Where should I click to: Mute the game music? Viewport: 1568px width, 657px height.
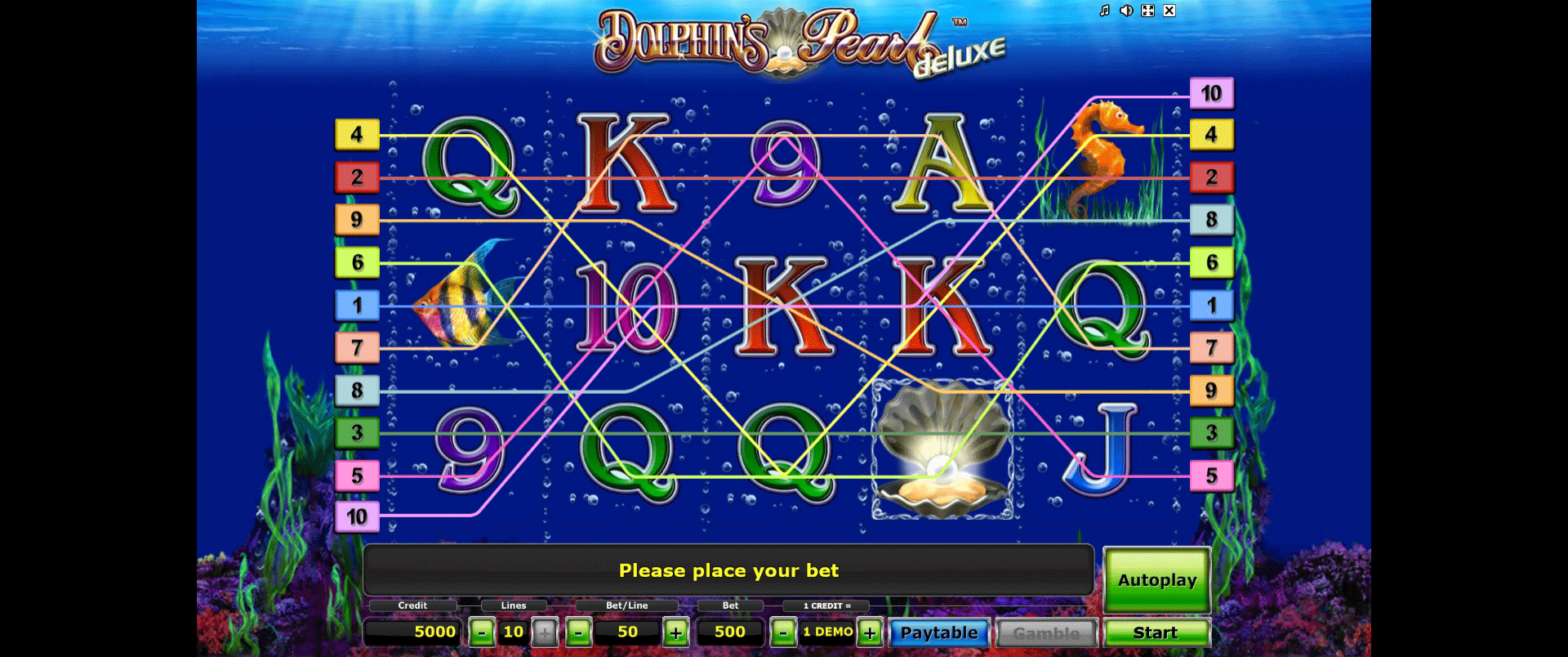tap(1104, 11)
